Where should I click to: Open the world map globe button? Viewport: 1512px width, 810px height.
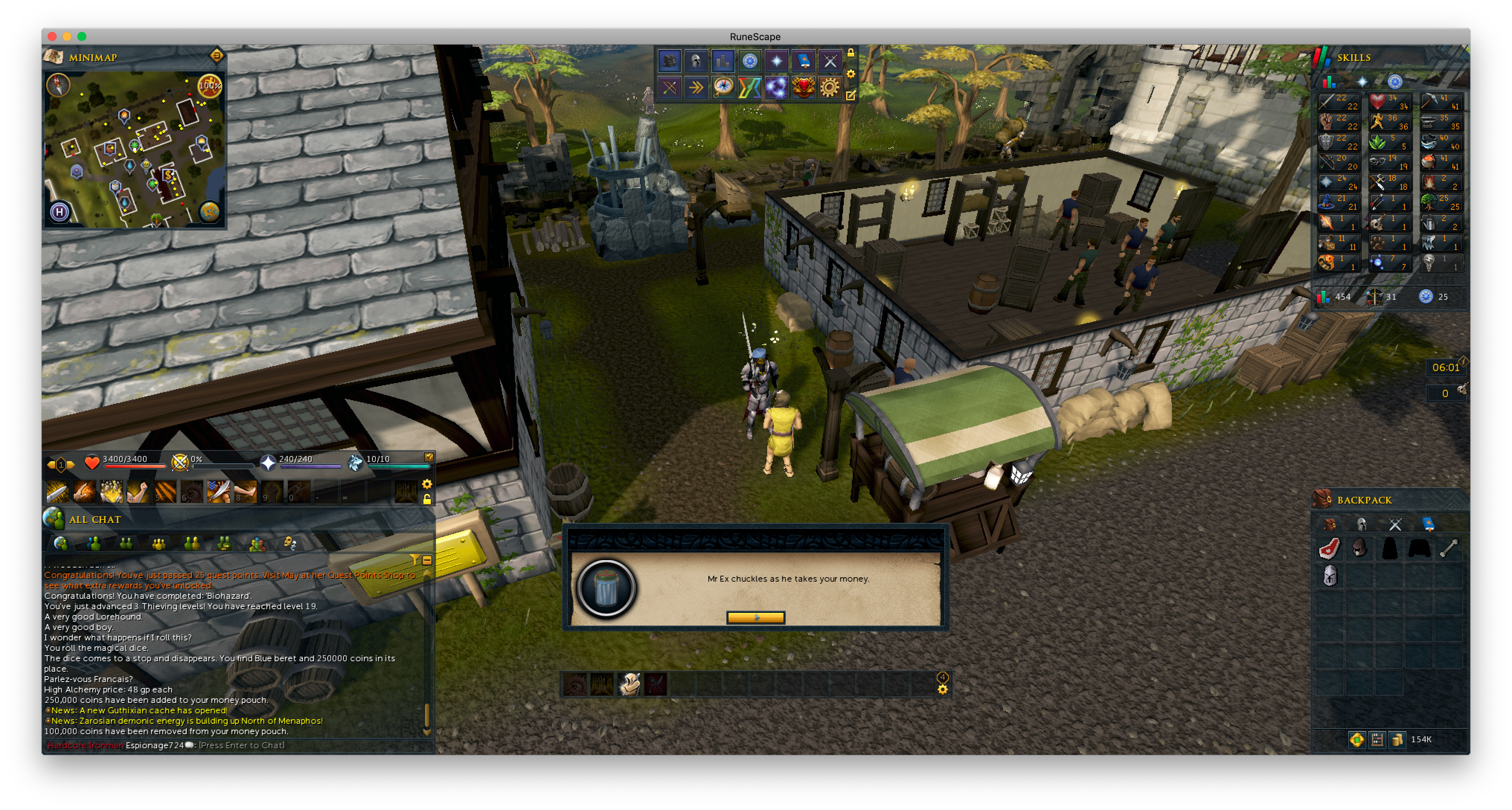pos(209,211)
